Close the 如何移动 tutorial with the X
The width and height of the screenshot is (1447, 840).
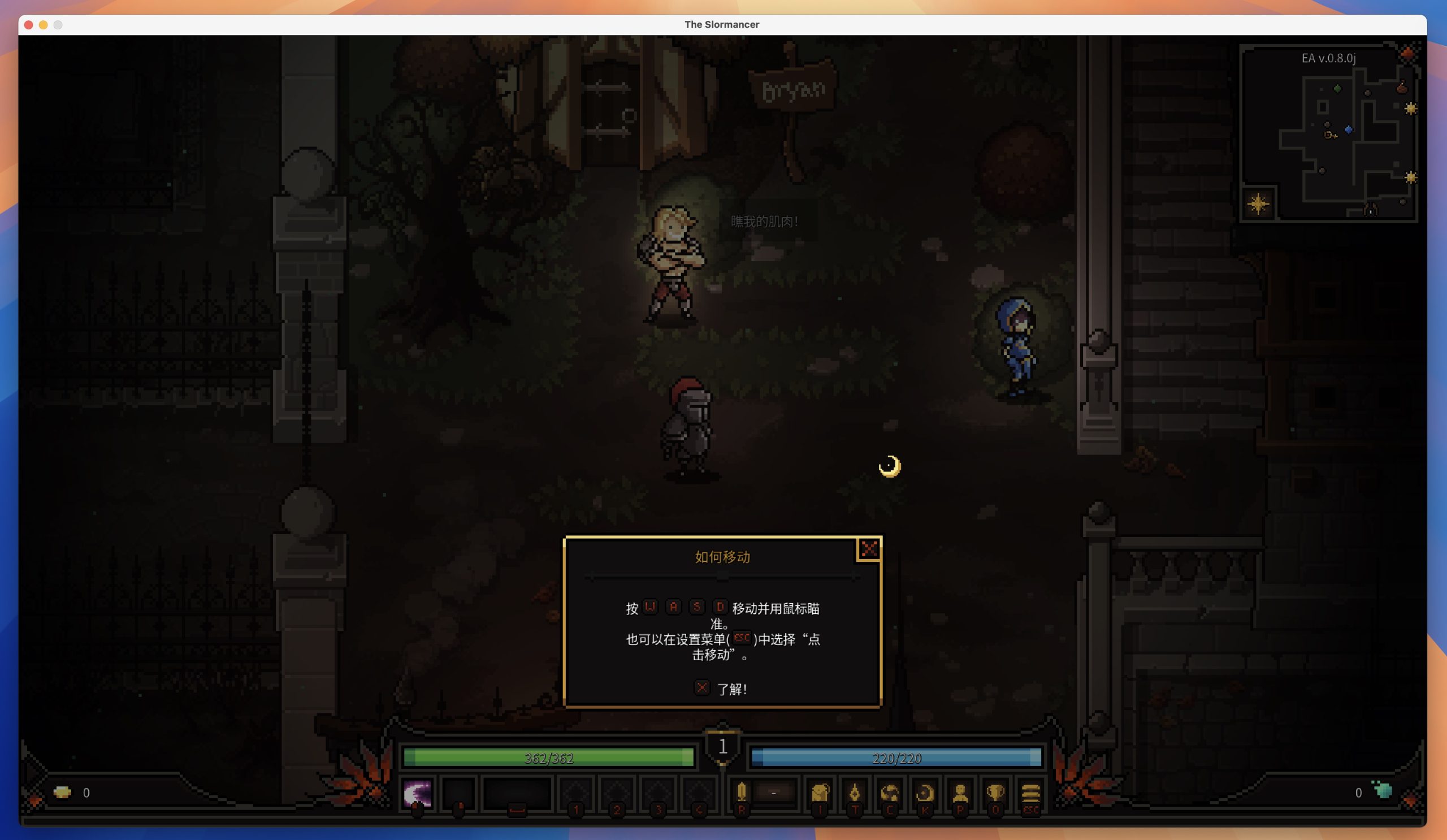(x=868, y=549)
